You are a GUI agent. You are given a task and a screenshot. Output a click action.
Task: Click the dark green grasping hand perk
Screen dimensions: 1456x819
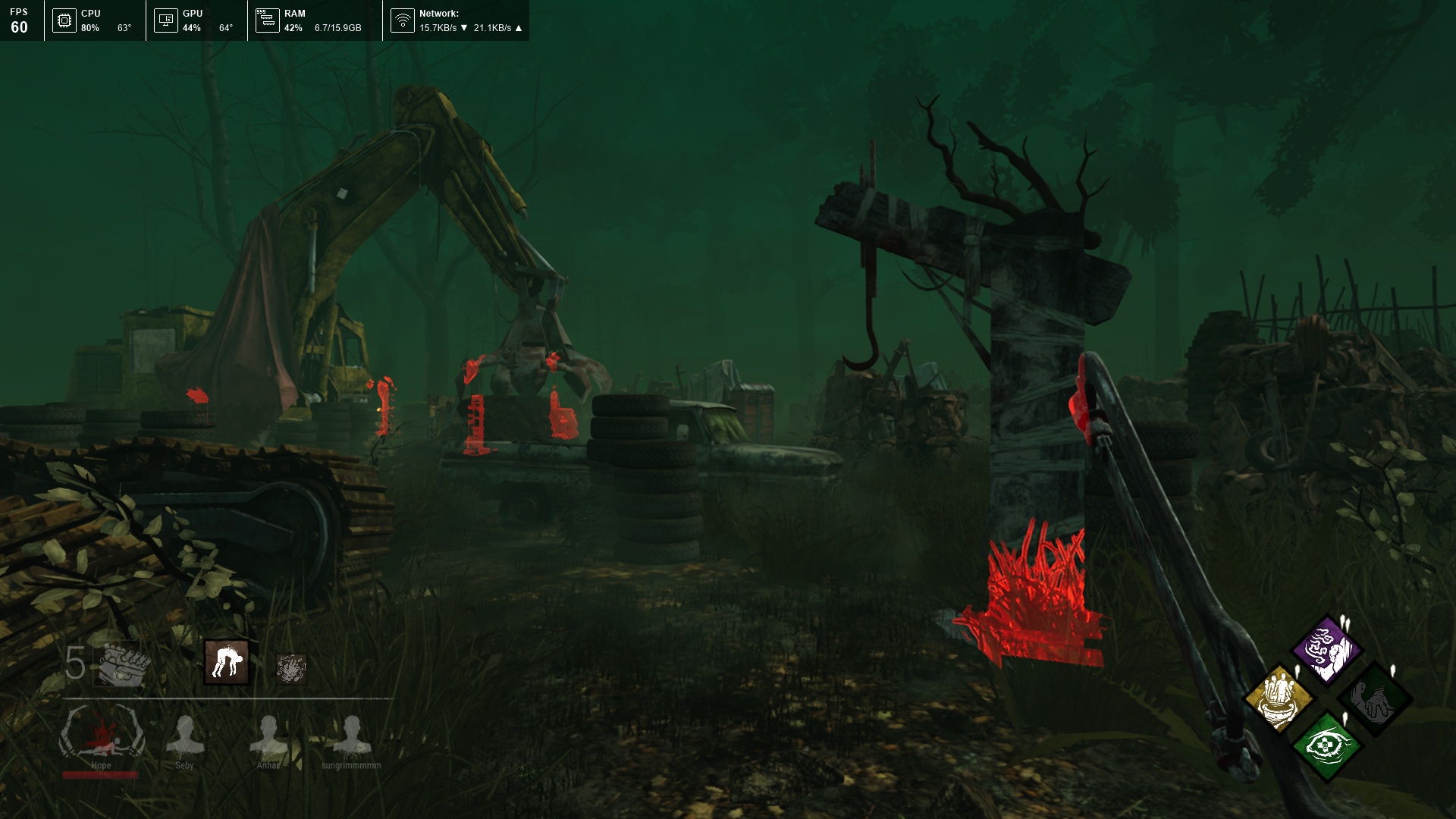pos(1374,699)
